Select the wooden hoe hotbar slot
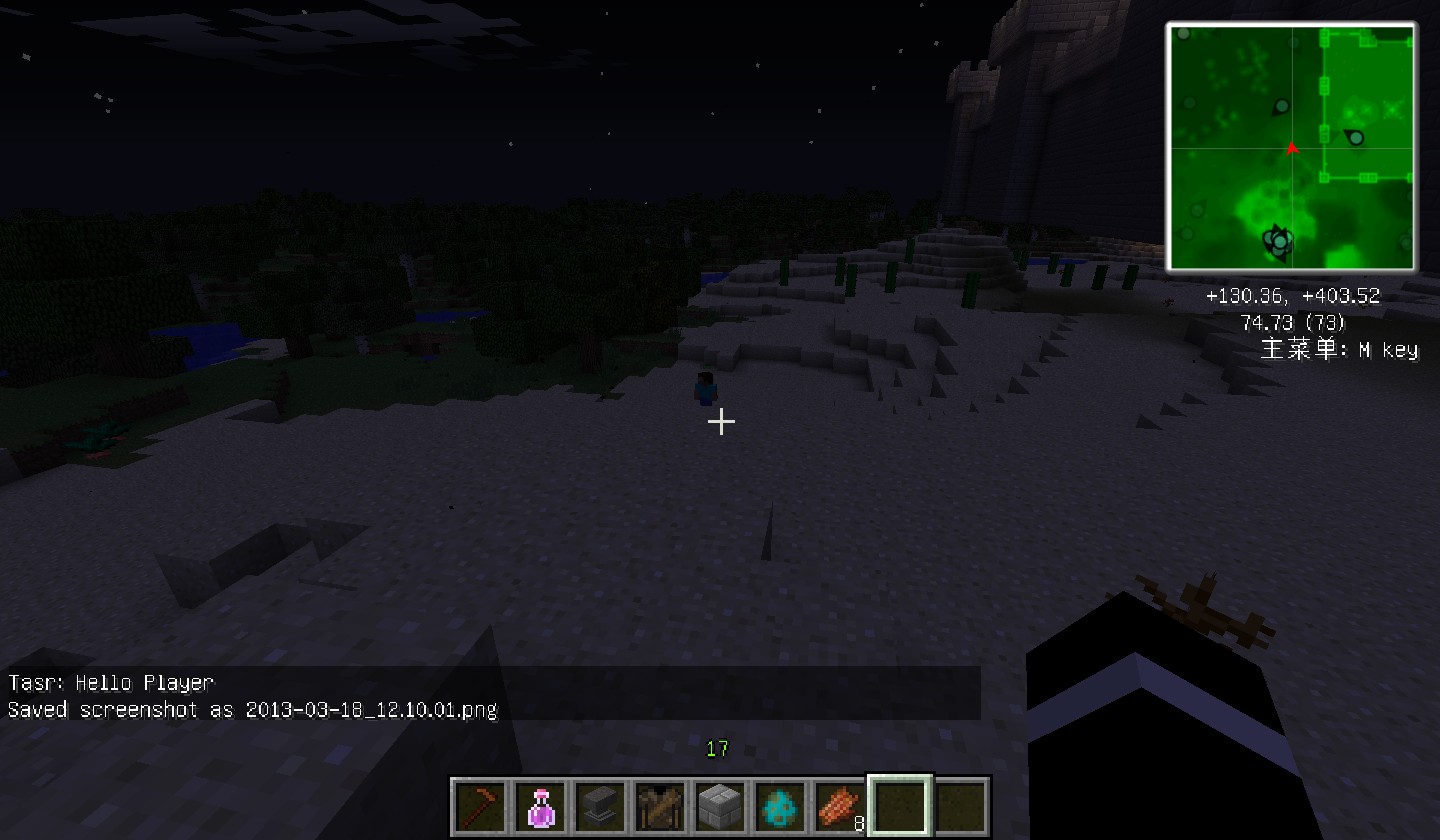Screen dimensions: 1440x840 pos(480,806)
